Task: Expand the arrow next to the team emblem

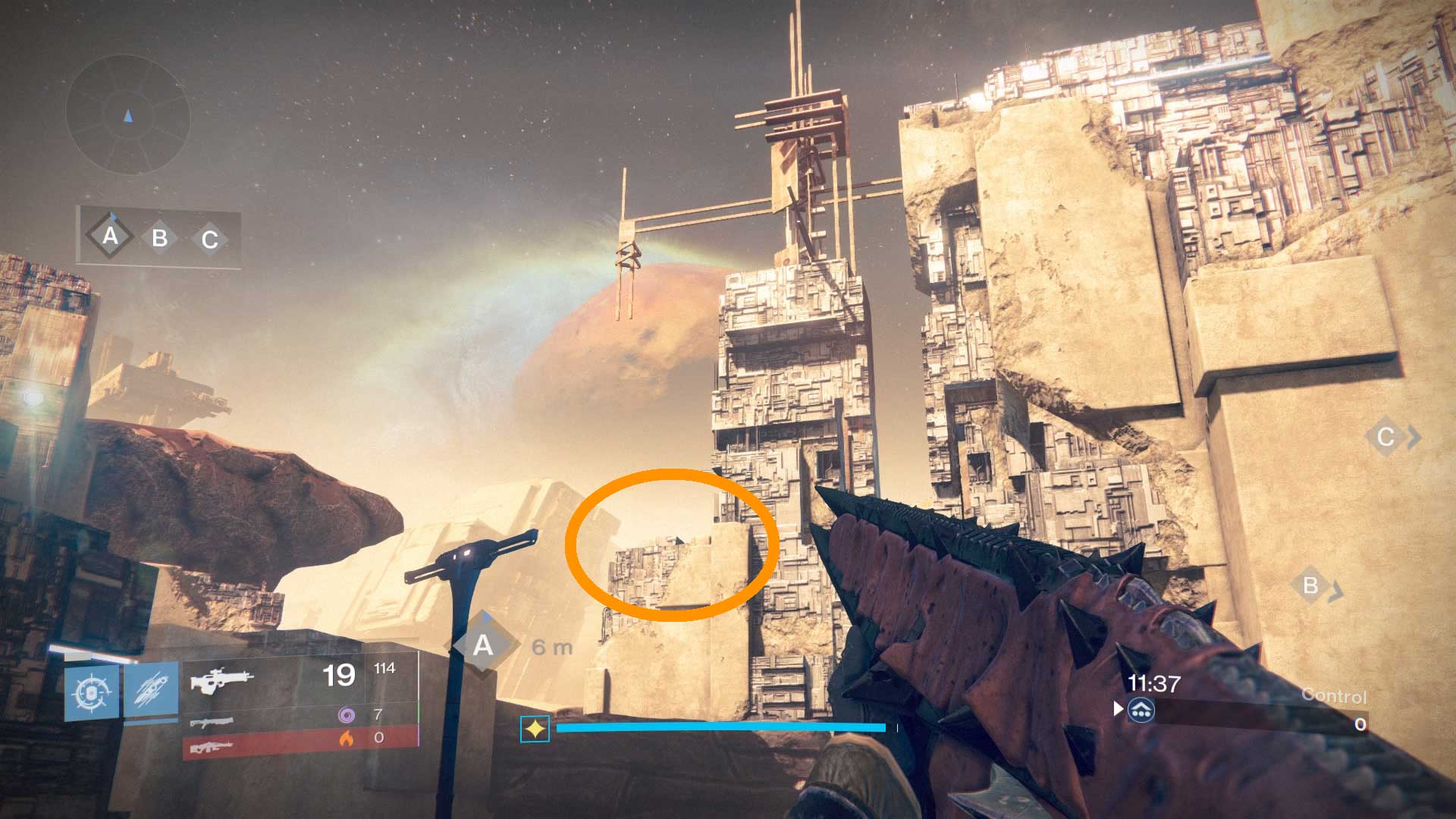Action: click(1117, 710)
